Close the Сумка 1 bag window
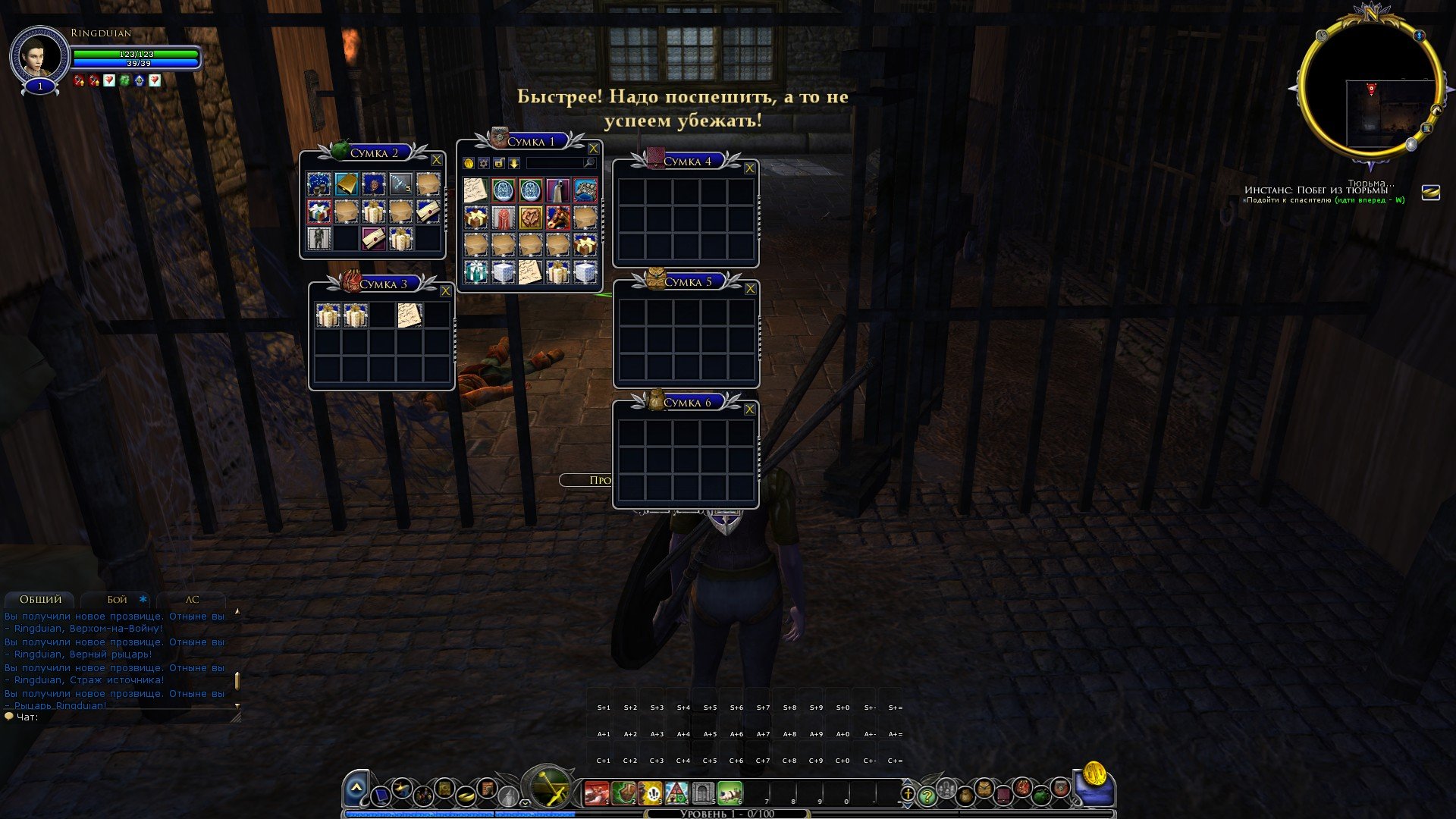The image size is (1456, 819). click(x=593, y=149)
